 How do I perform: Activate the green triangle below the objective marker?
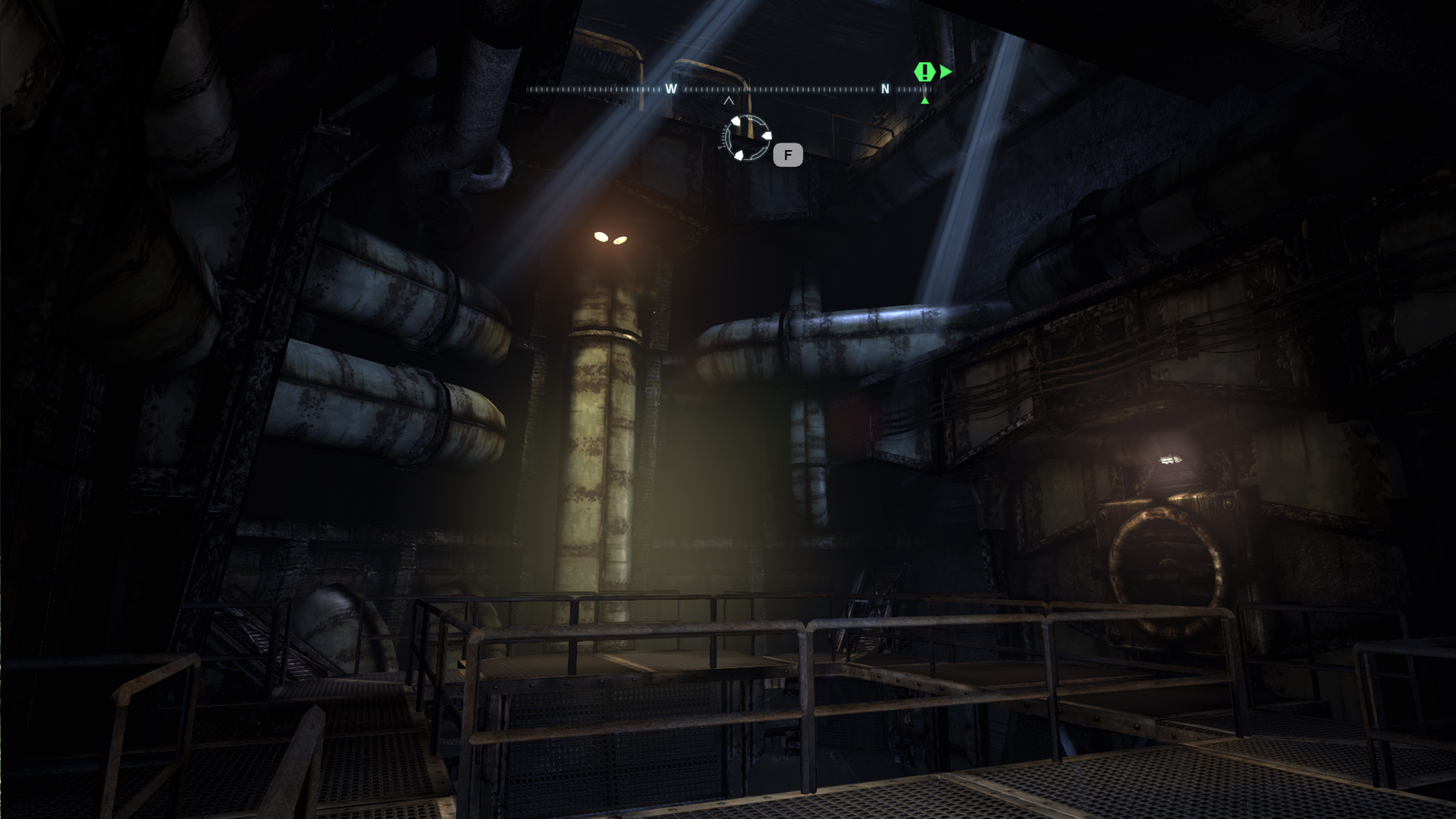click(x=925, y=100)
